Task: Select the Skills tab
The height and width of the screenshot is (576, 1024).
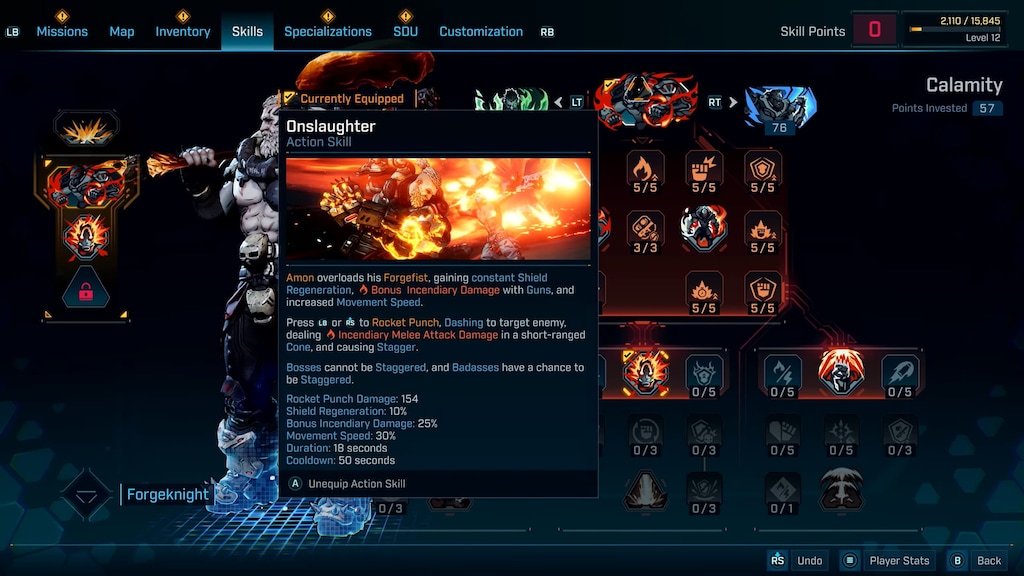Action: (247, 31)
